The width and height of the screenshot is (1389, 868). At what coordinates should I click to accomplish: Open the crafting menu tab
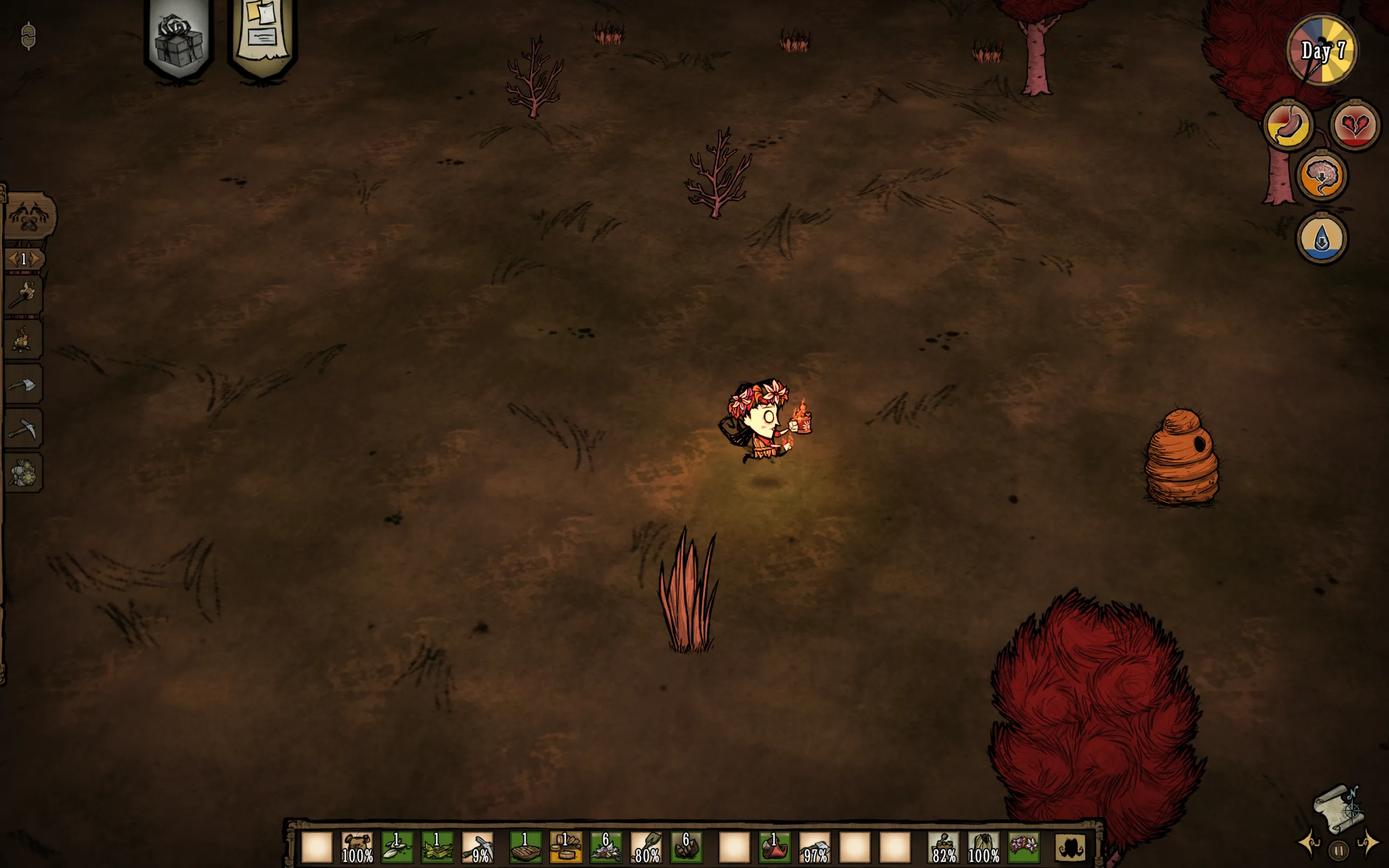coord(29,216)
